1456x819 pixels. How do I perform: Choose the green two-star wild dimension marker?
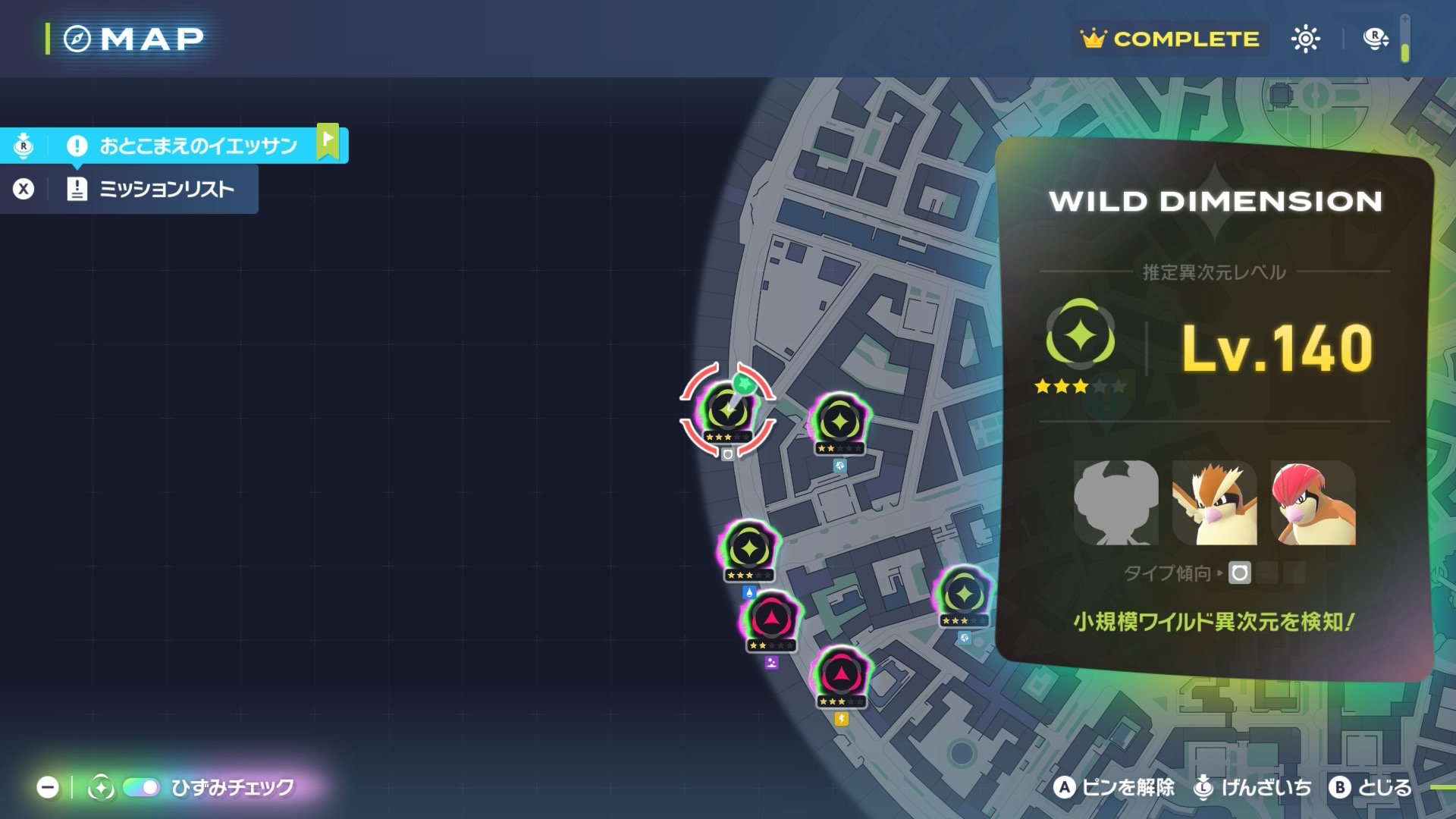(x=839, y=422)
